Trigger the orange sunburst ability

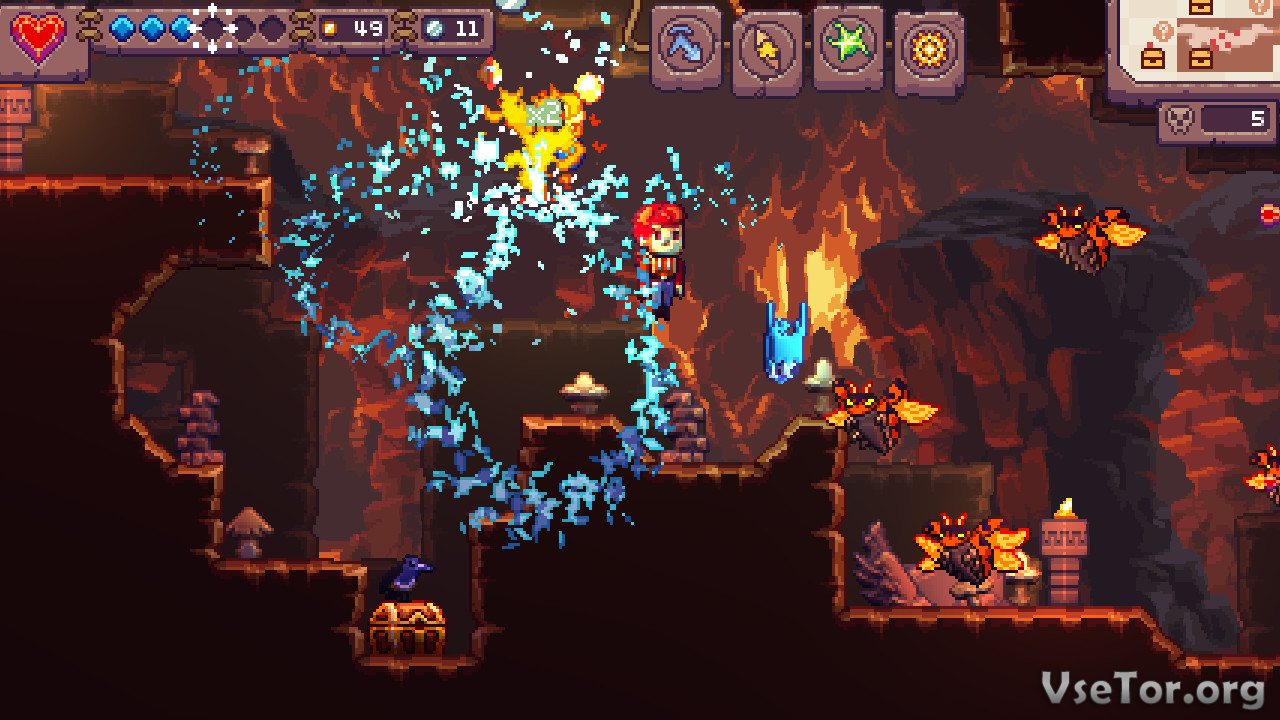(x=928, y=48)
